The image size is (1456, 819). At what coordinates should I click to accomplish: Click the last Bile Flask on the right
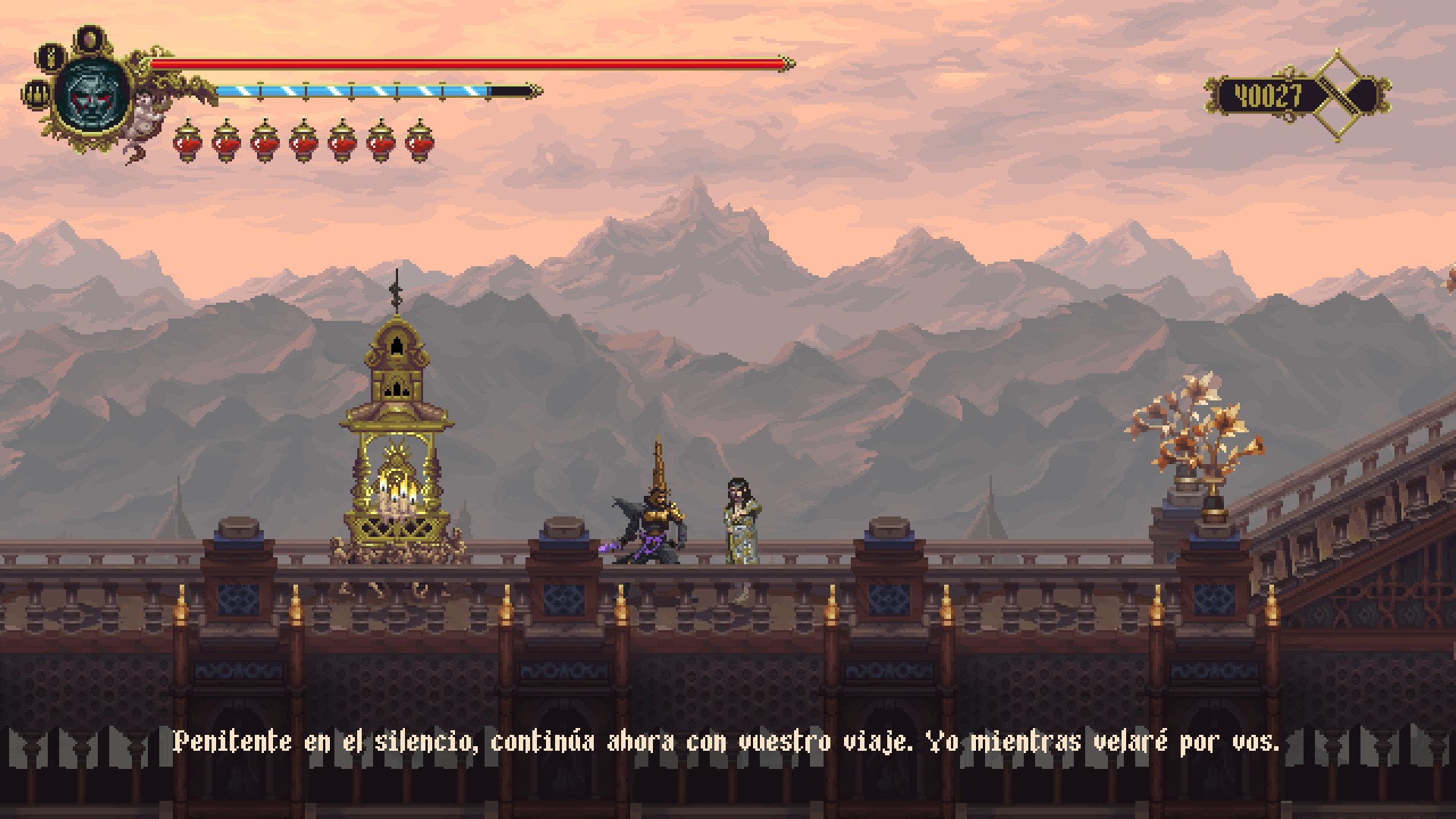[x=416, y=142]
